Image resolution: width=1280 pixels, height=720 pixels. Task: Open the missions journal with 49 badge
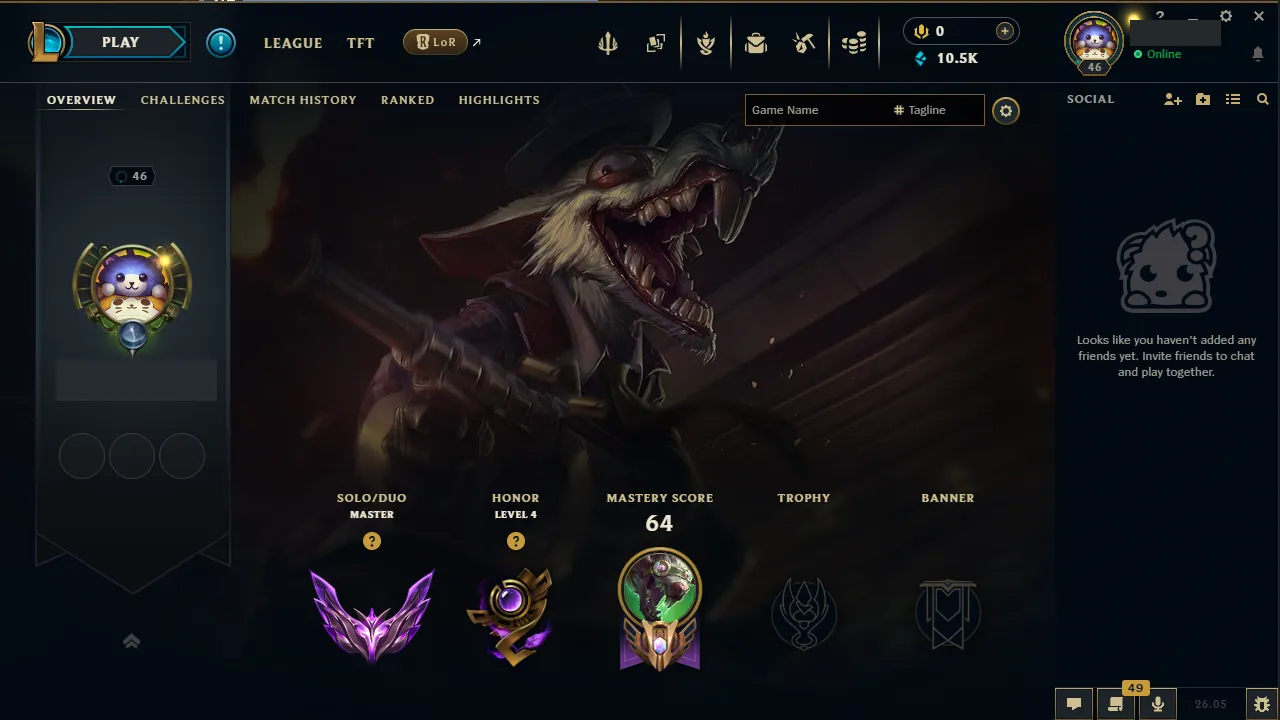click(x=1116, y=703)
